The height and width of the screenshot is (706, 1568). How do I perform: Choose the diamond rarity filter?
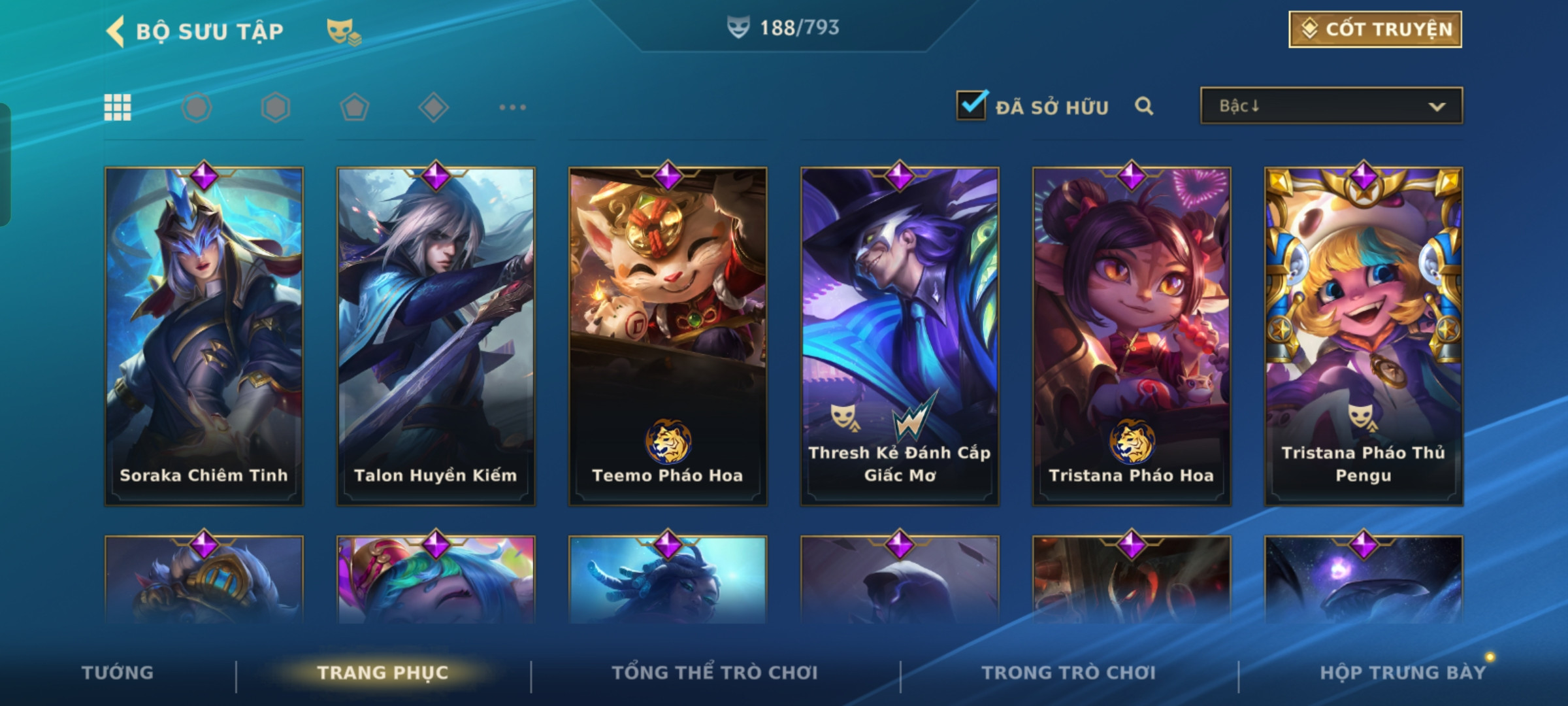tap(433, 107)
